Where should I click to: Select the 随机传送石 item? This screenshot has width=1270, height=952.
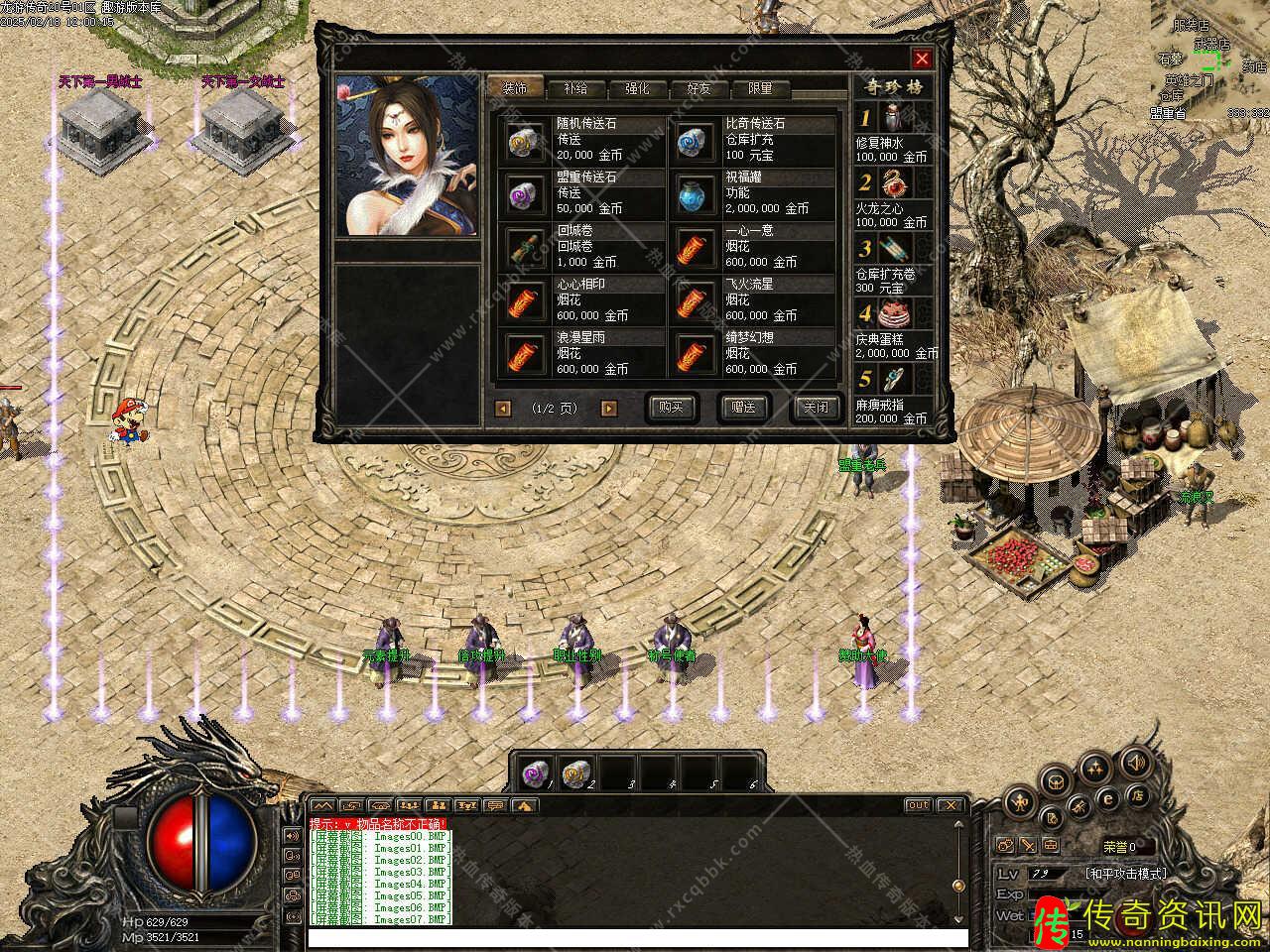click(x=522, y=141)
